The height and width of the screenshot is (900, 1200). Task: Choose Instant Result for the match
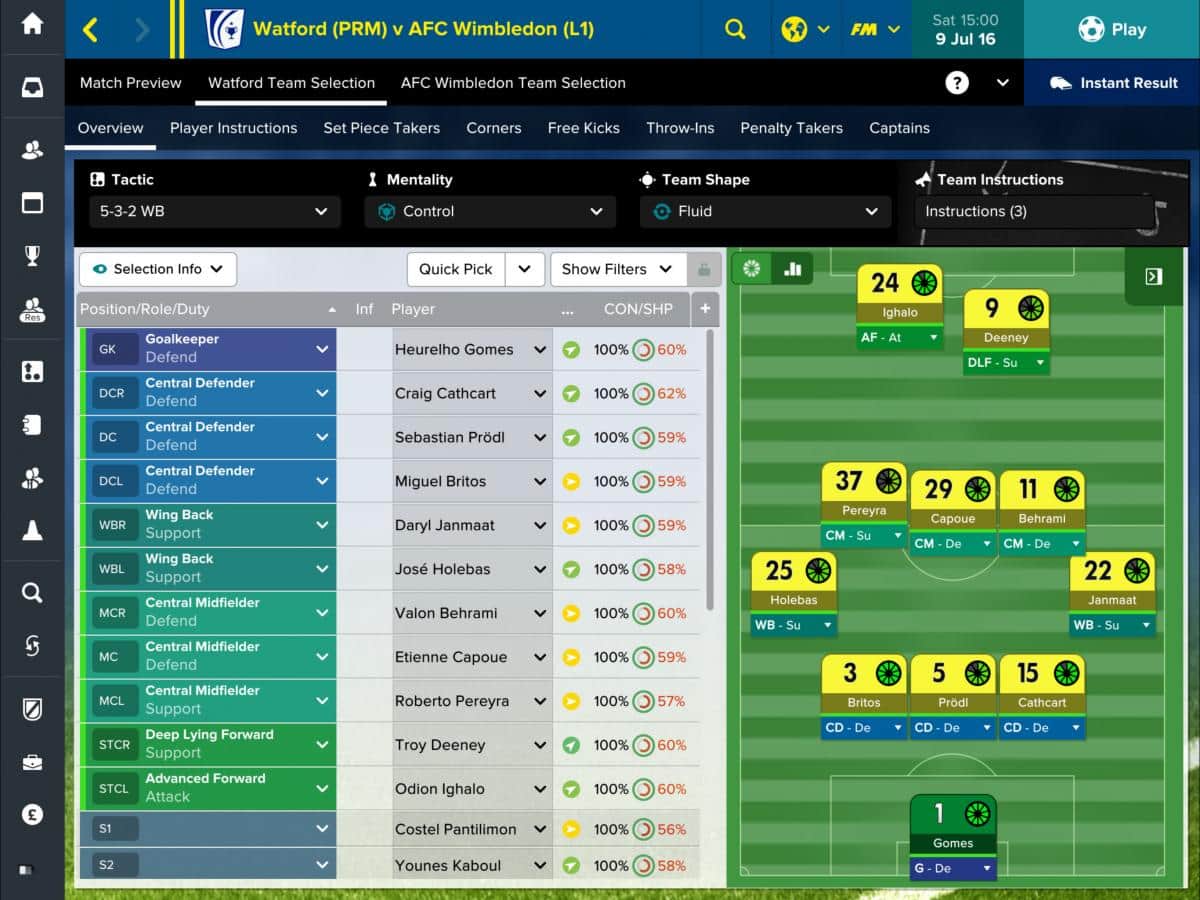pyautogui.click(x=1113, y=83)
